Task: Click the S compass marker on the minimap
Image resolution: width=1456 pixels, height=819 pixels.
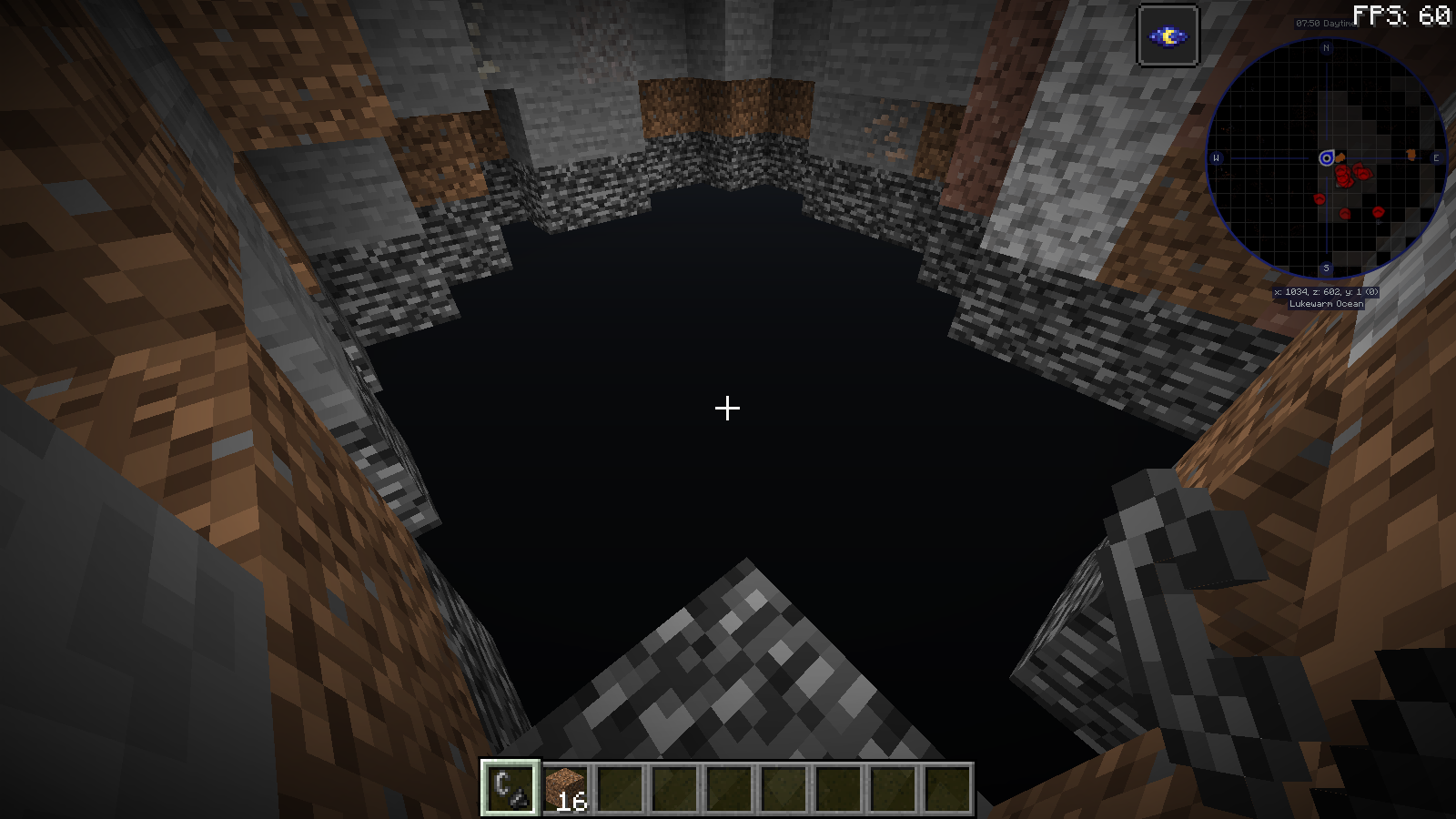Action: (1328, 267)
